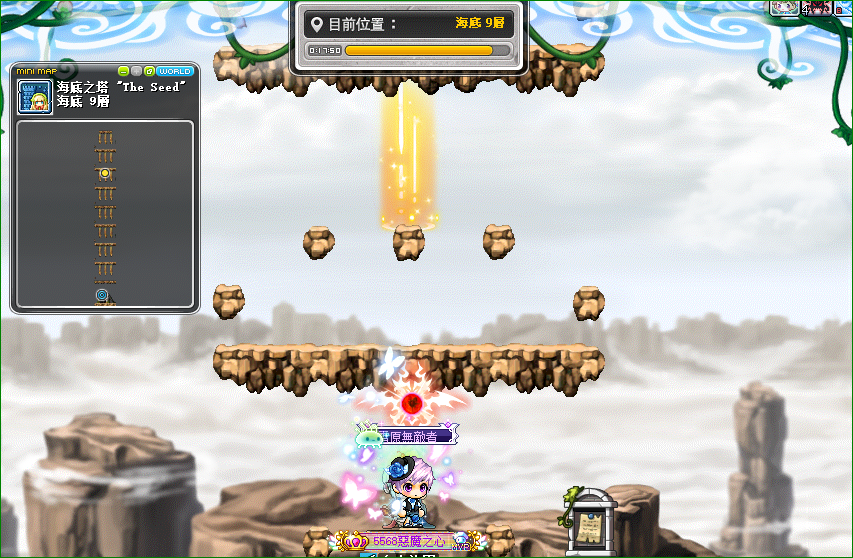The height and width of the screenshot is (558, 853).
Task: Toggle the mini map's green window-size button
Action: [x=149, y=71]
